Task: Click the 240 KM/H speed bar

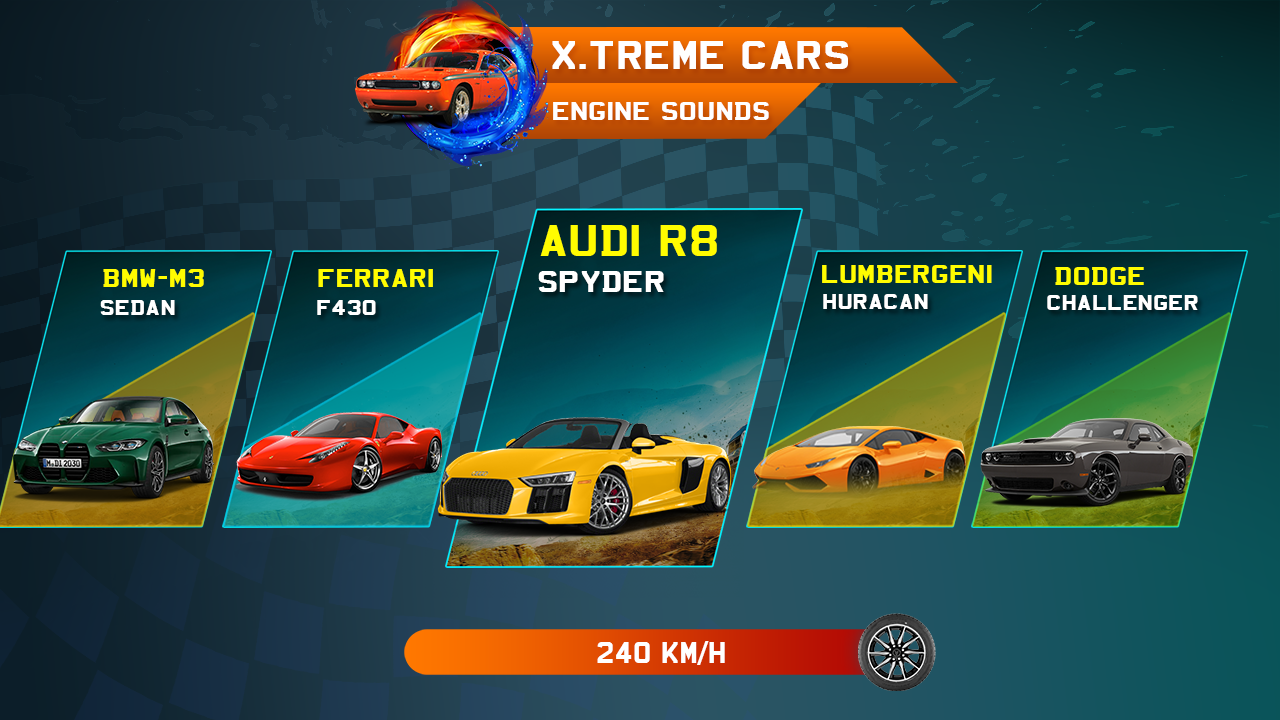Action: (640, 653)
